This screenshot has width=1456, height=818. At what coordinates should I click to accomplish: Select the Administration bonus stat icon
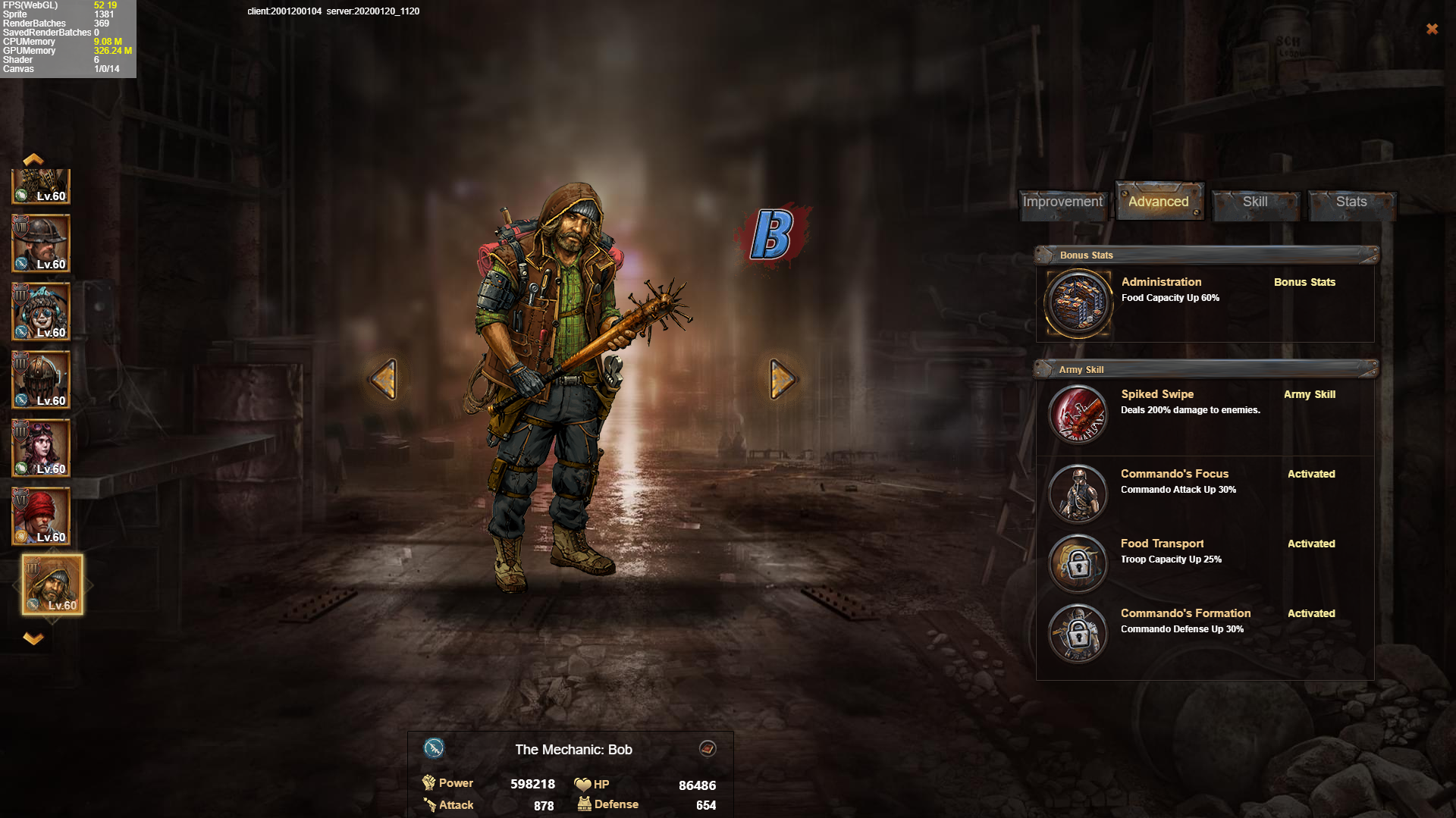[x=1078, y=304]
